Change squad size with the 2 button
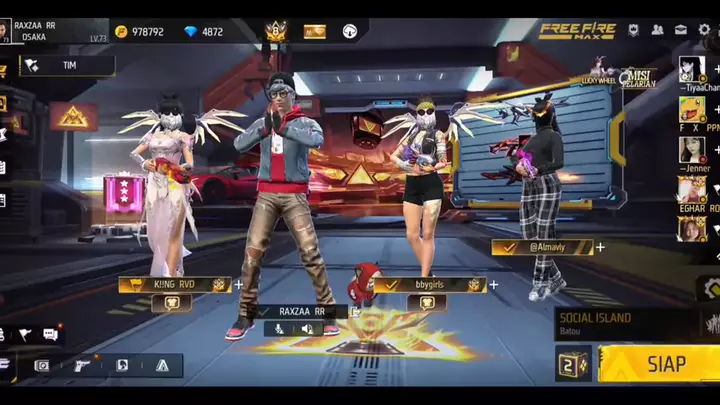 573,364
